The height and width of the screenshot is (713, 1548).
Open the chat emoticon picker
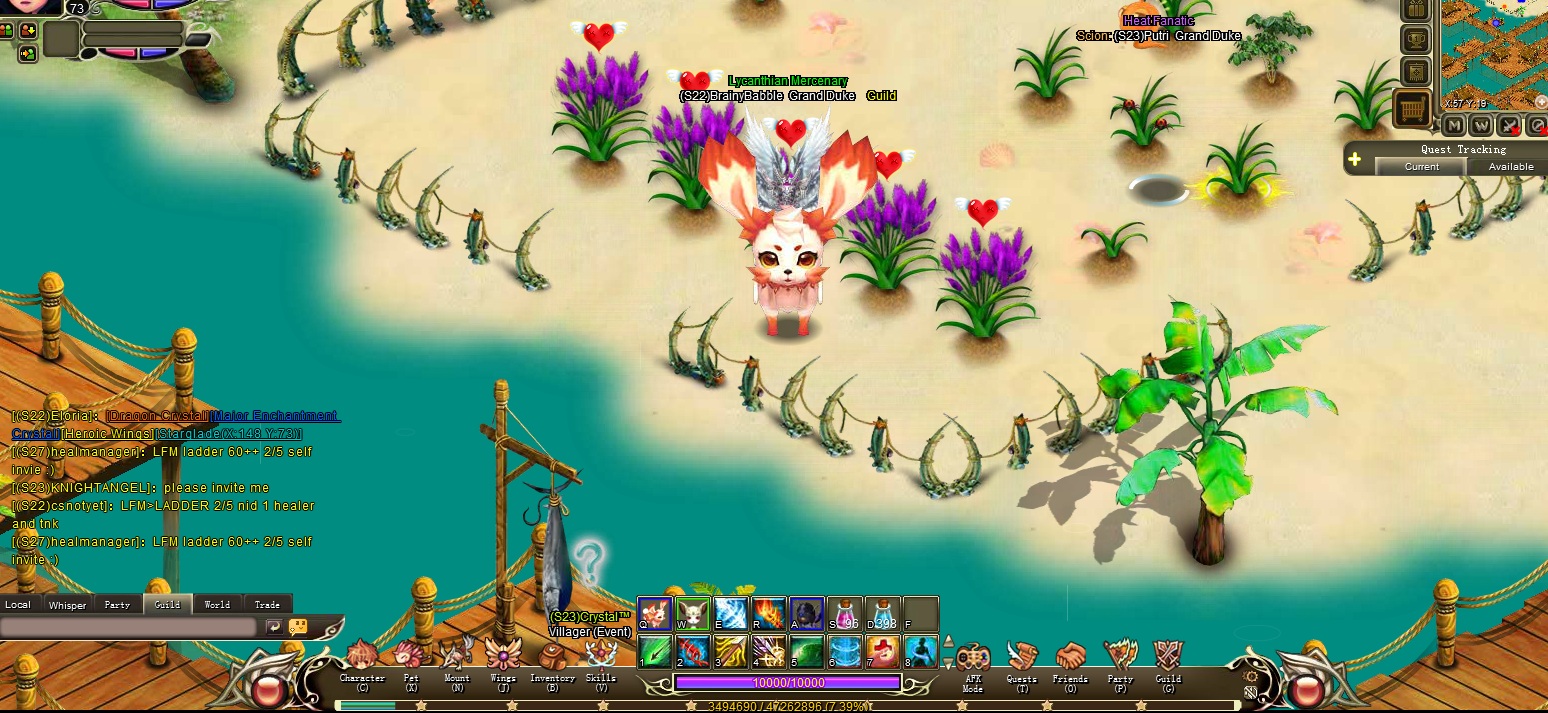click(x=298, y=627)
